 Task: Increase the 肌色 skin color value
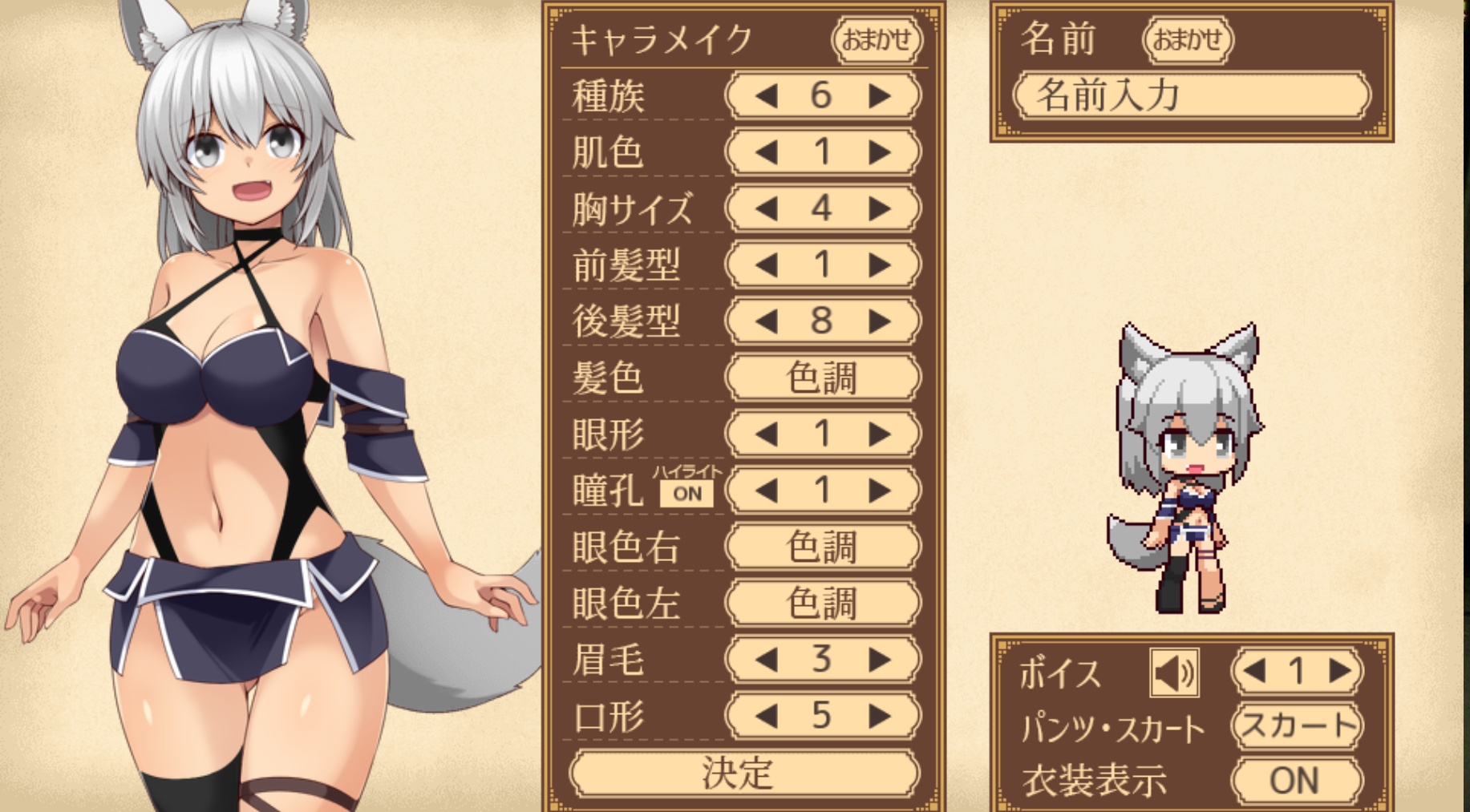click(880, 152)
